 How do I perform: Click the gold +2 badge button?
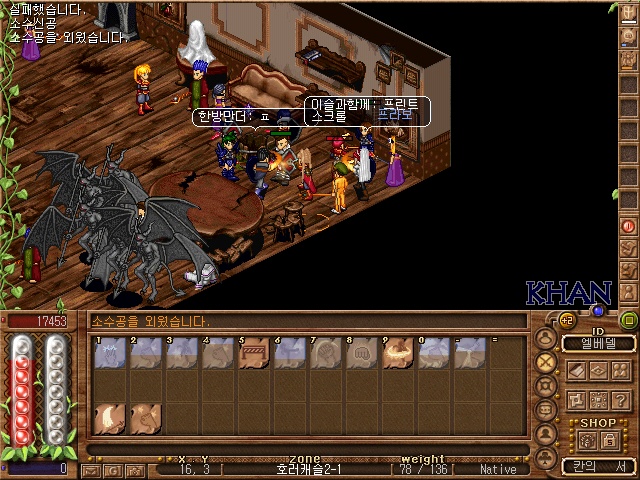pyautogui.click(x=567, y=319)
